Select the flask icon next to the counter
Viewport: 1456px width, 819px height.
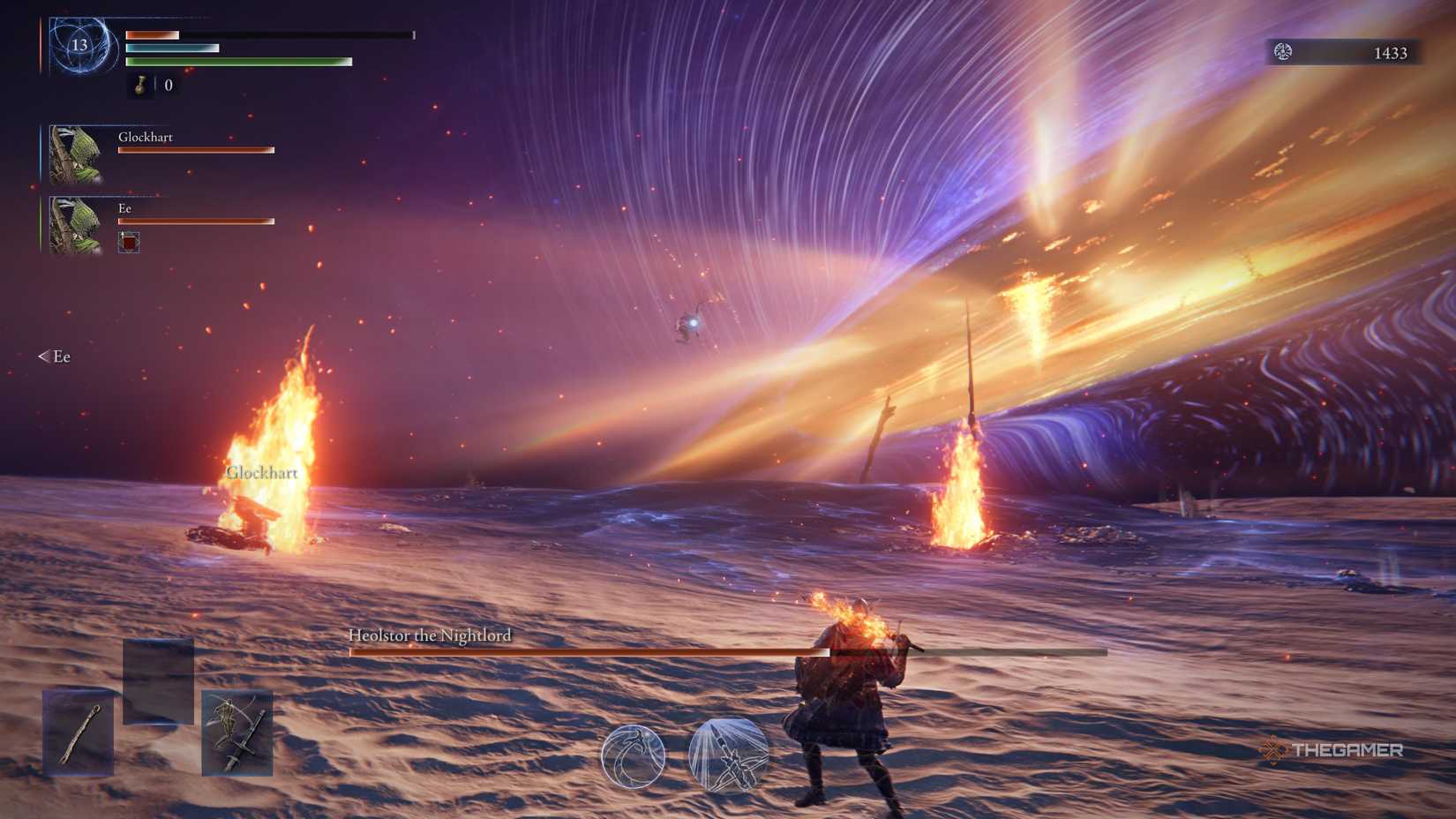tap(141, 86)
